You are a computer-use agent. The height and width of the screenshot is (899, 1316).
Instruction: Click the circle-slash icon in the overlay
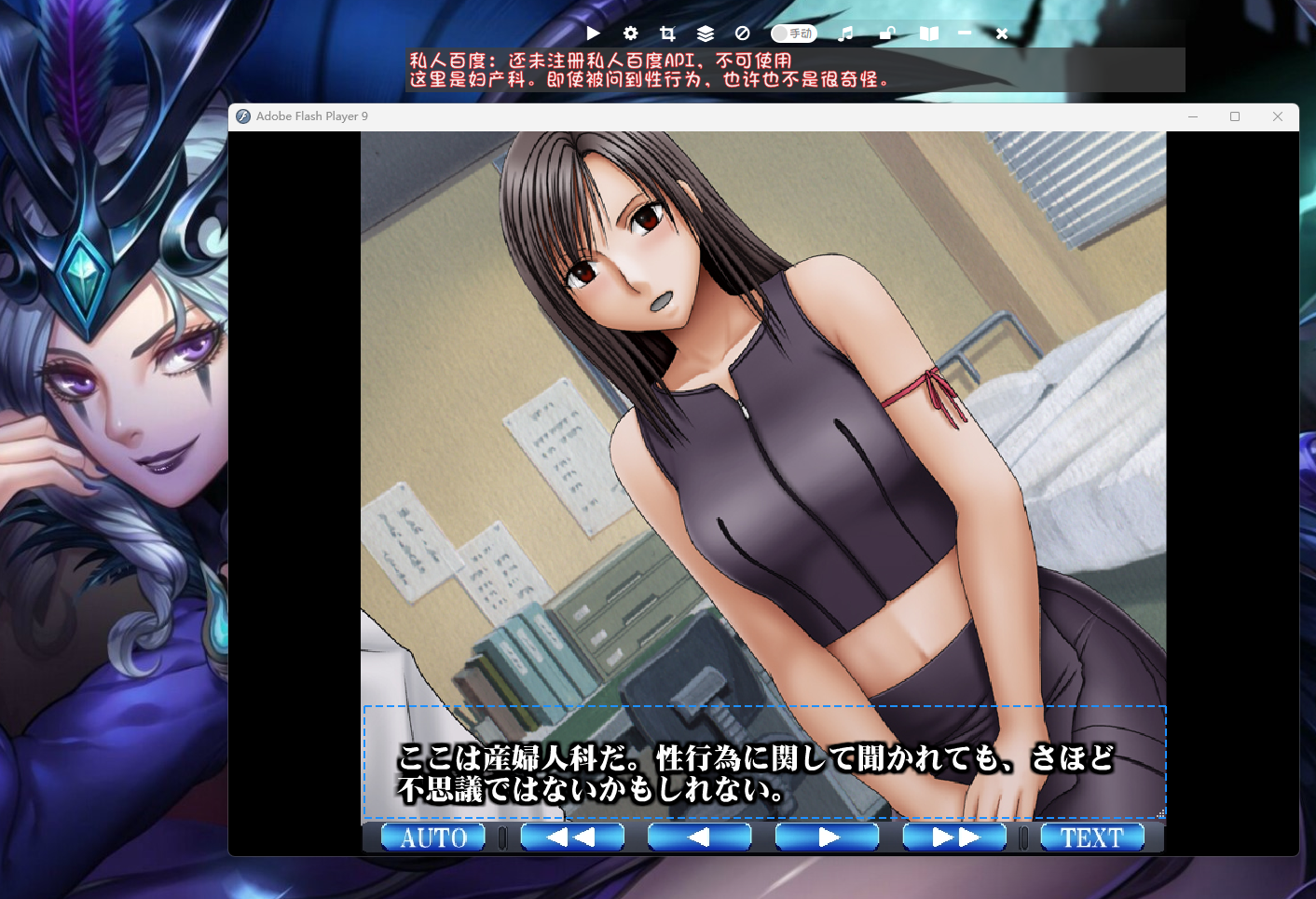(743, 34)
